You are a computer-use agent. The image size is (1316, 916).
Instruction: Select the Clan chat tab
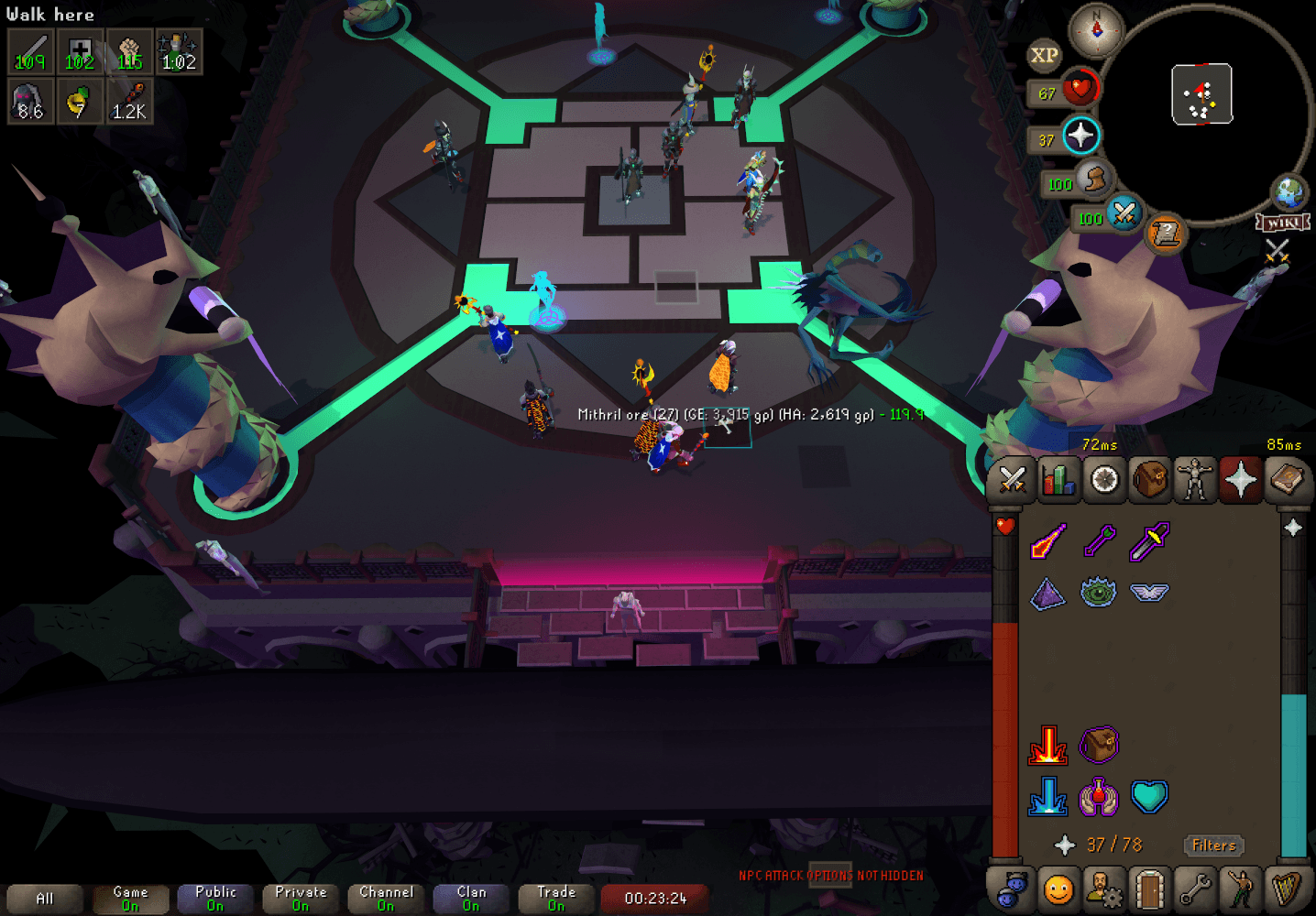(470, 896)
